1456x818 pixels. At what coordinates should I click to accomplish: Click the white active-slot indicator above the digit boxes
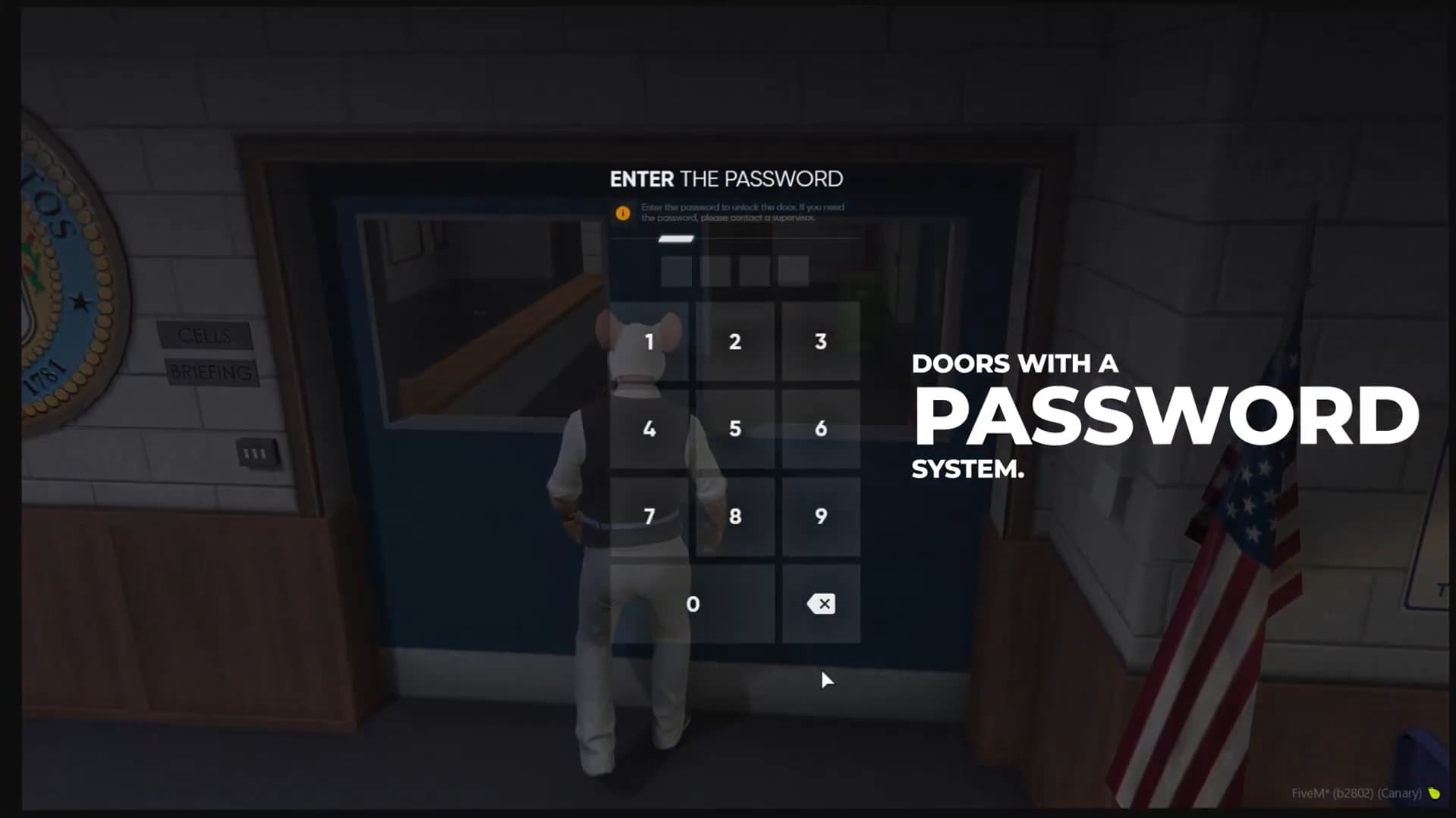tap(674, 240)
